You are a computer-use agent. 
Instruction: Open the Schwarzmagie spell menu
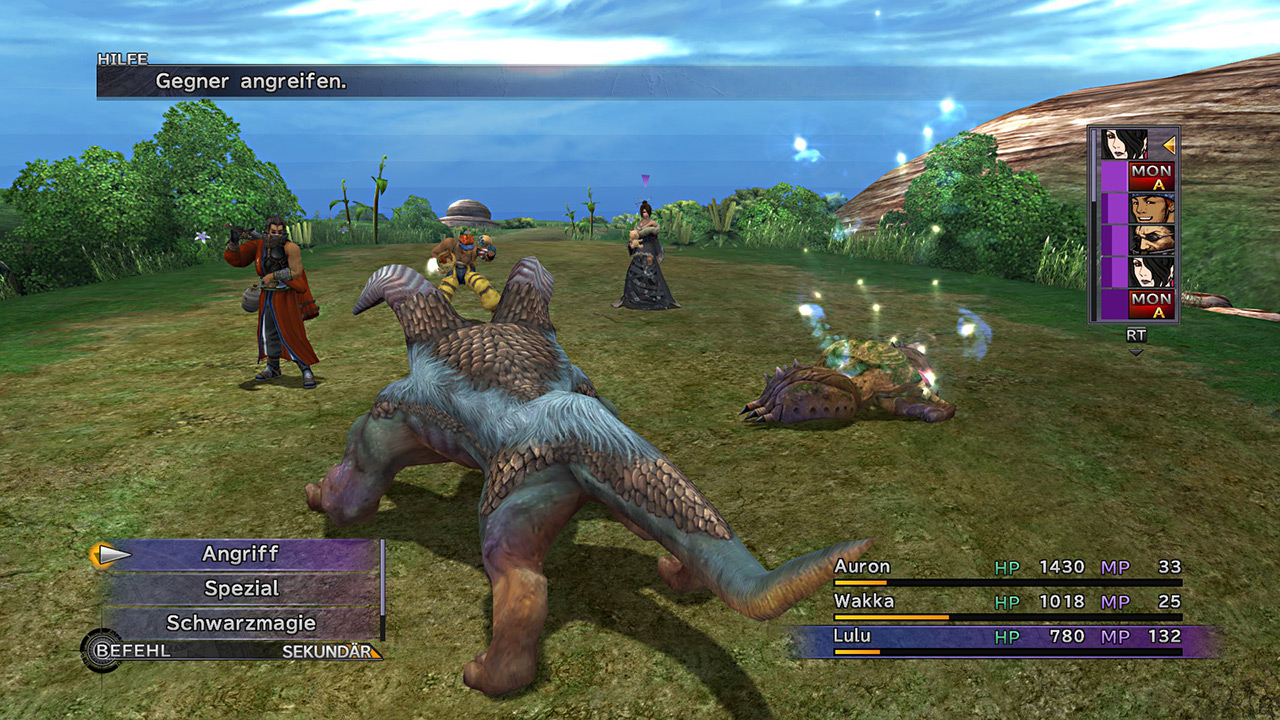coord(240,623)
